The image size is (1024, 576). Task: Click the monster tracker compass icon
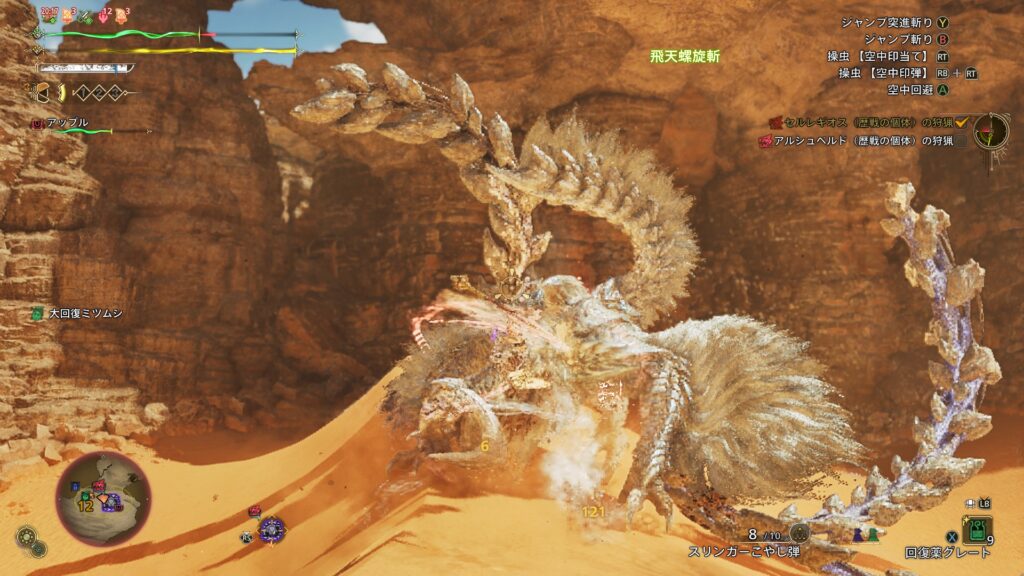pyautogui.click(x=992, y=131)
